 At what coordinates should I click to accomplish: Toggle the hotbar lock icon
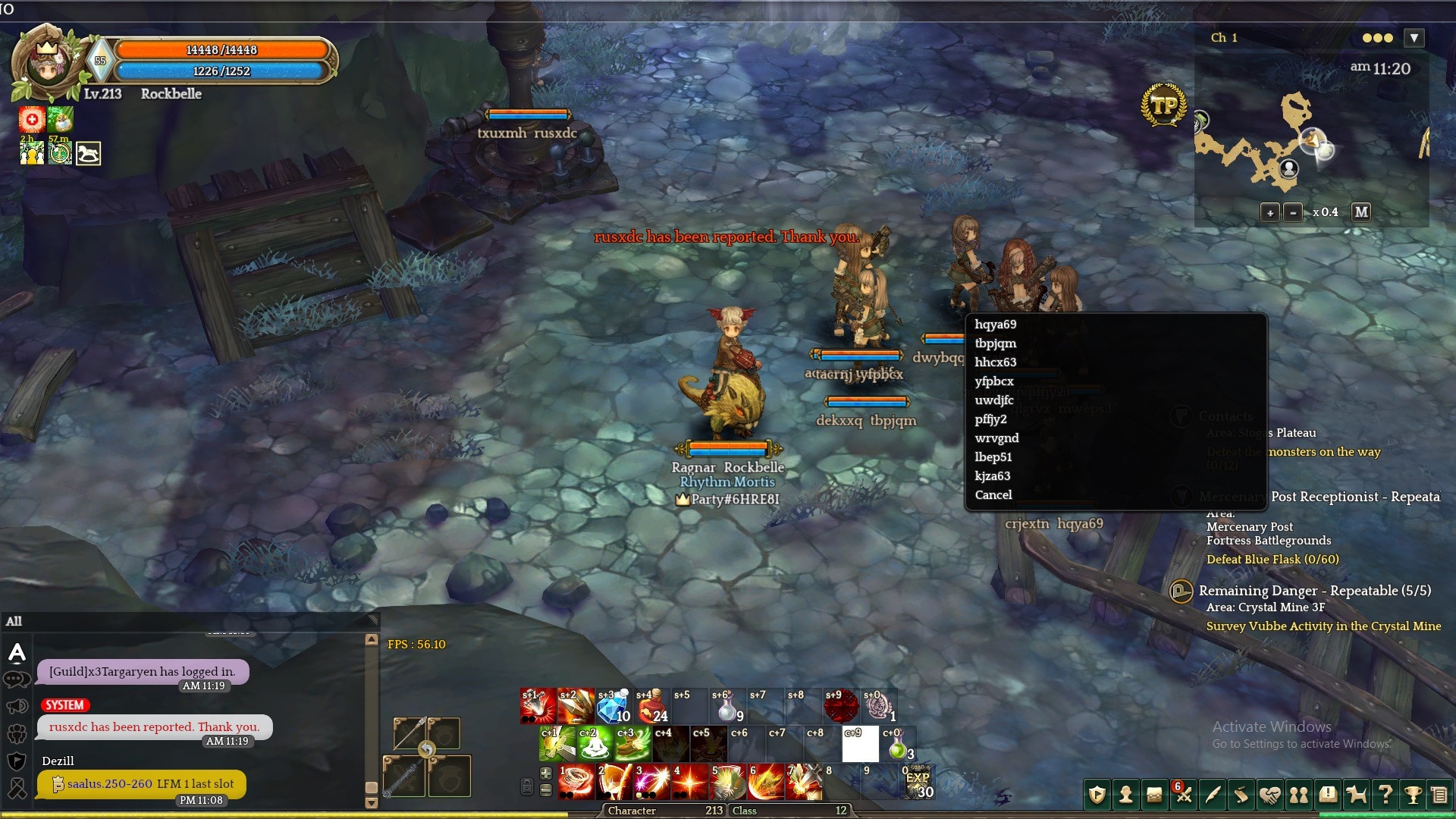point(527,786)
